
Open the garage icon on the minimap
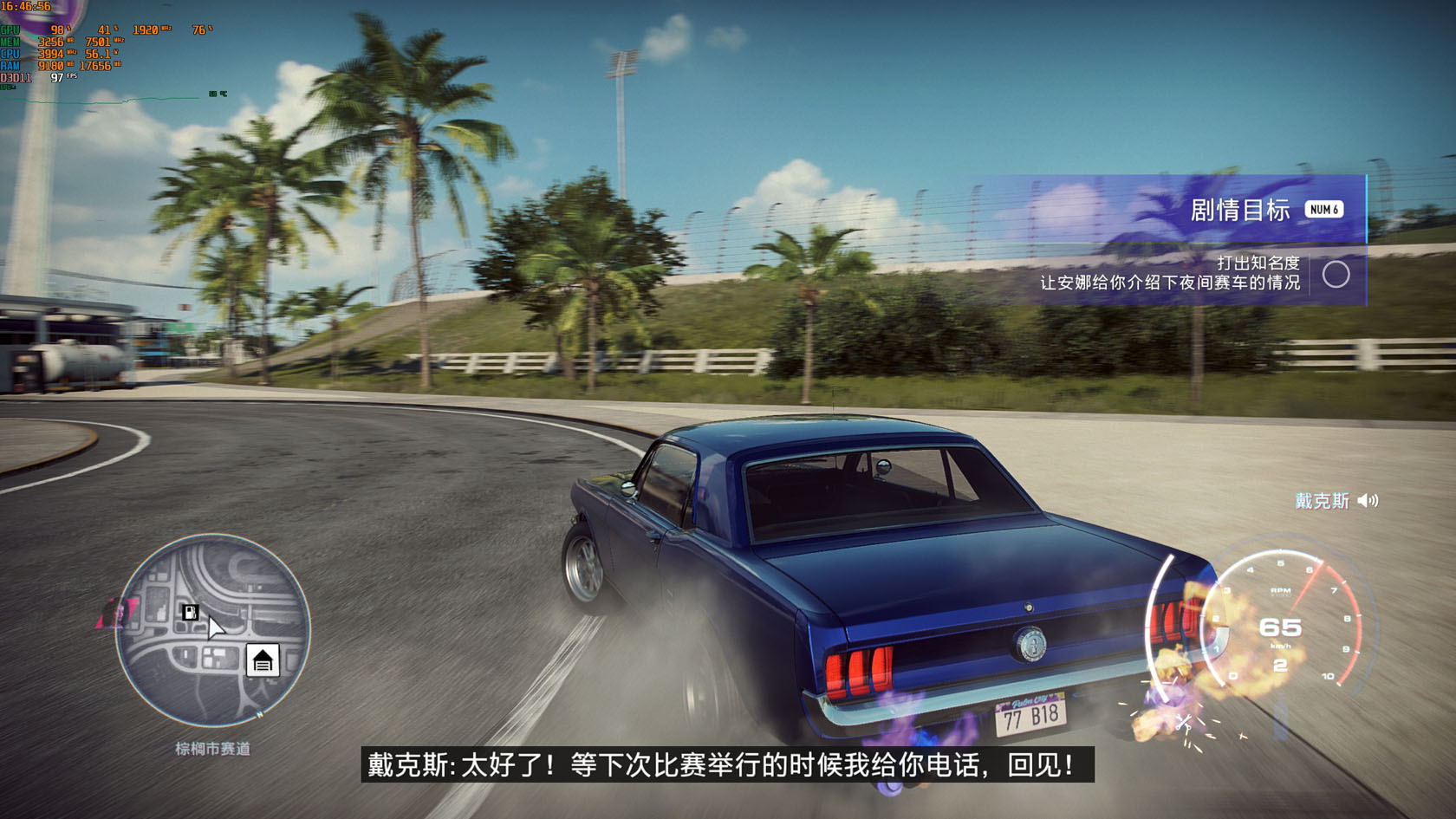[263, 659]
